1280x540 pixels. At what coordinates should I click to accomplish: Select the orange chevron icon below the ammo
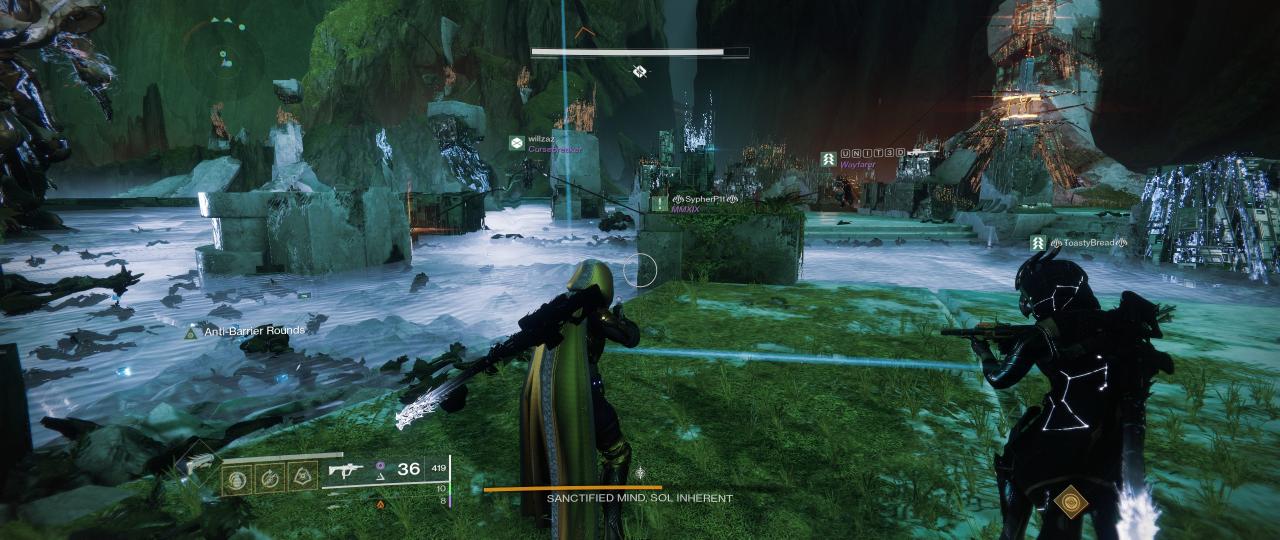click(381, 506)
